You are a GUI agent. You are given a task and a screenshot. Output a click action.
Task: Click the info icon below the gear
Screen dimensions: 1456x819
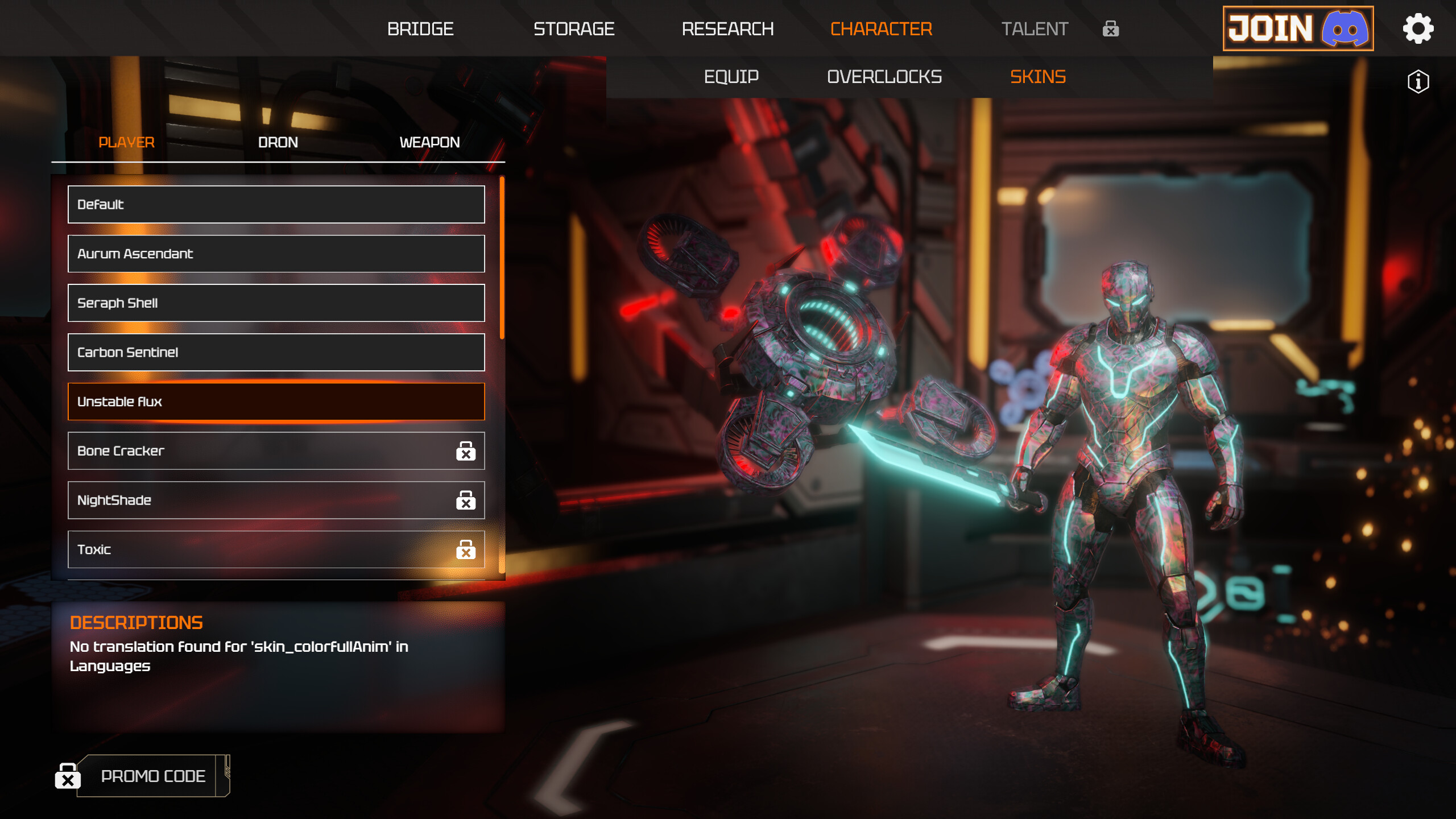1417,82
